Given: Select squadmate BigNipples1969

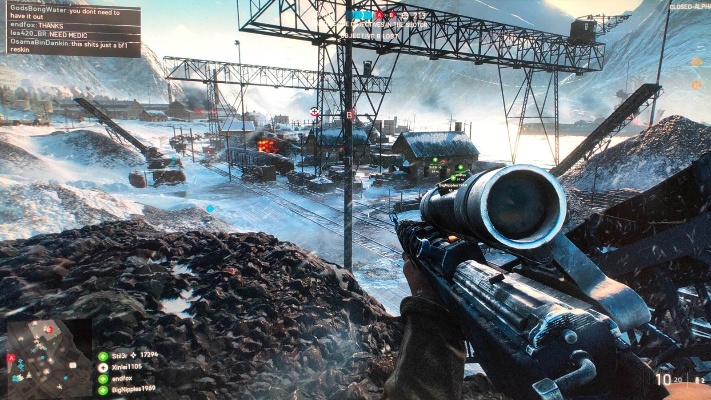Looking at the screenshot, I should pyautogui.click(x=129, y=391).
